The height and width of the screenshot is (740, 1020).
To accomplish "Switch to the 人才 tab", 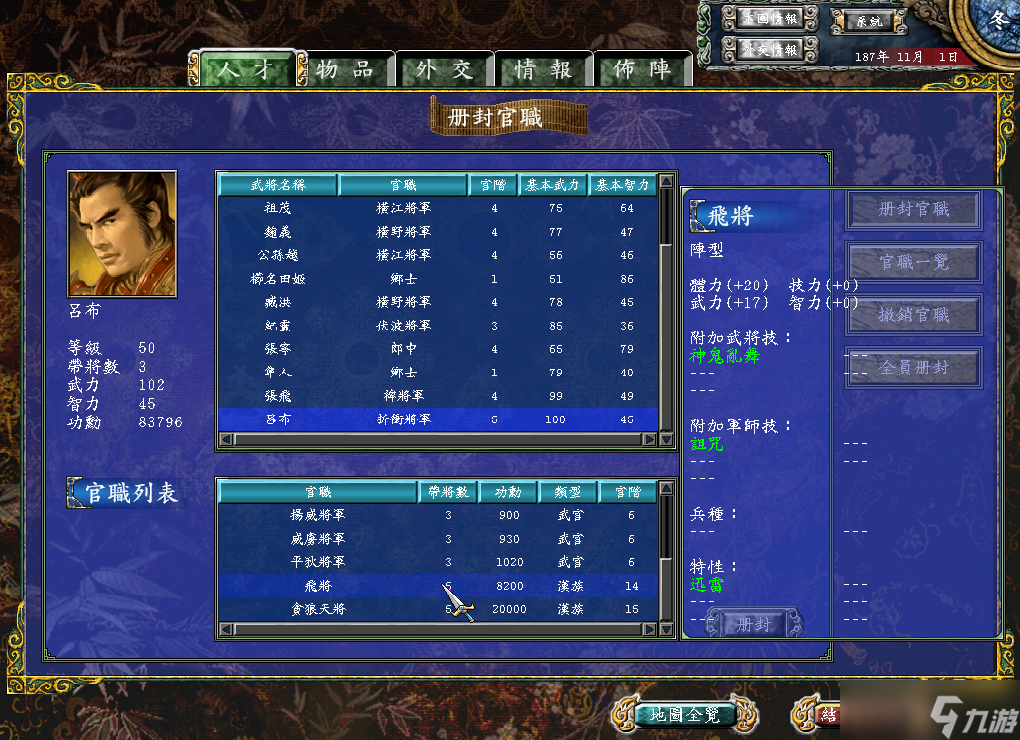I will coord(245,69).
